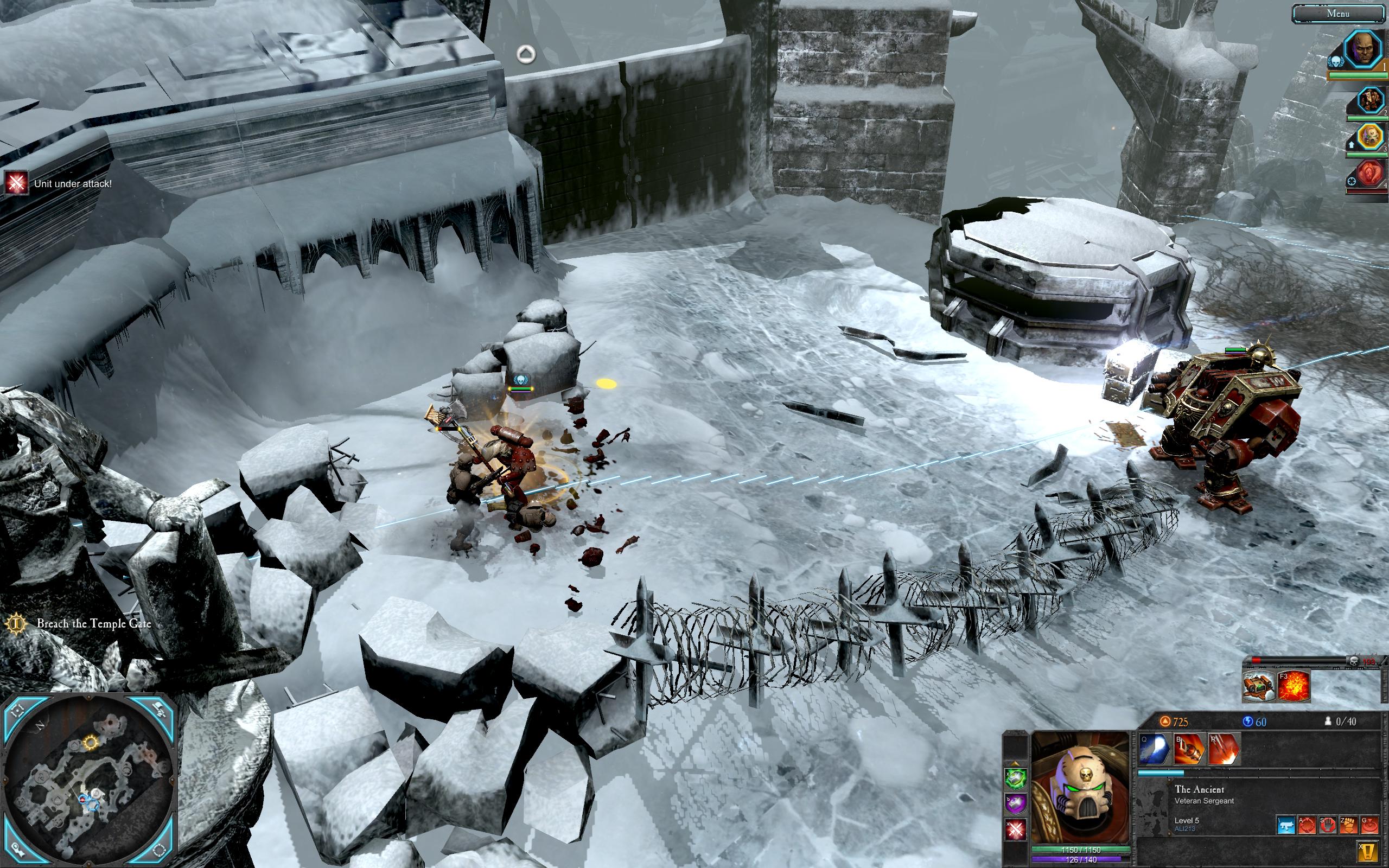Activate the drop pod ability marked F2
Viewport: 1389px width, 868px height.
(1258, 686)
